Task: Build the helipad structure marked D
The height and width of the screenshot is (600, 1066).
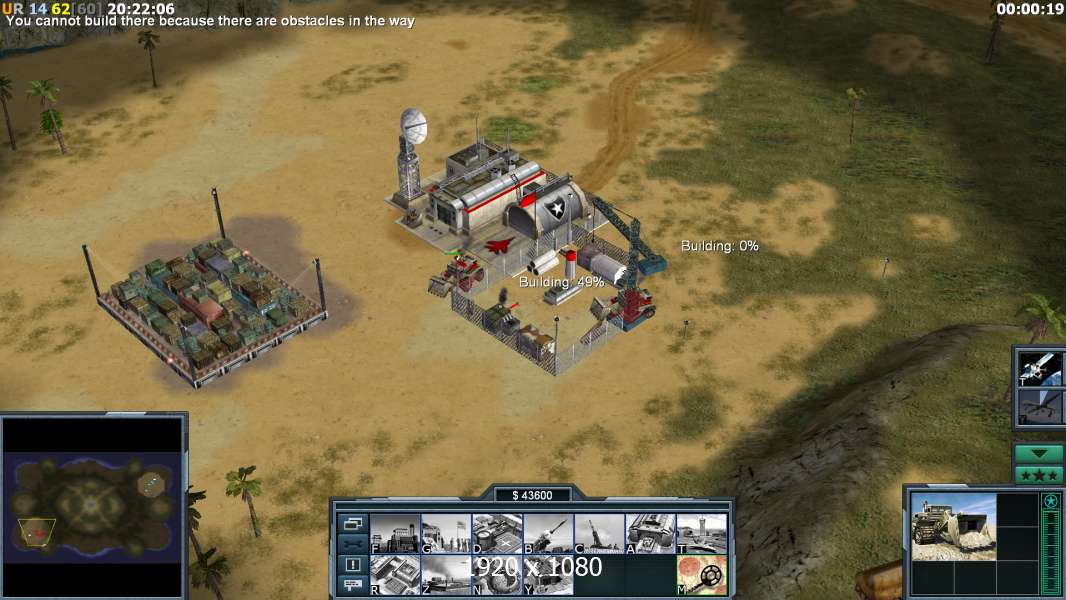Action: pos(496,533)
